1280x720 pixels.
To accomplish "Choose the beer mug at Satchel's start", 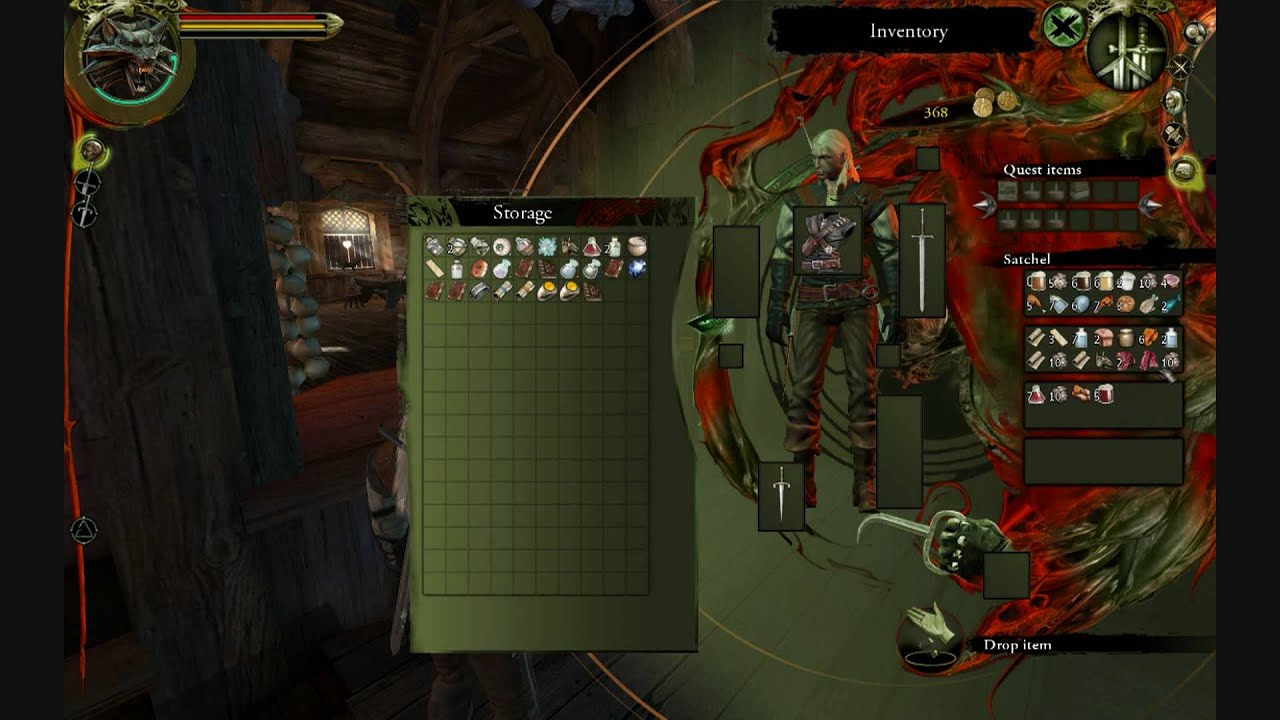I will 1036,283.
